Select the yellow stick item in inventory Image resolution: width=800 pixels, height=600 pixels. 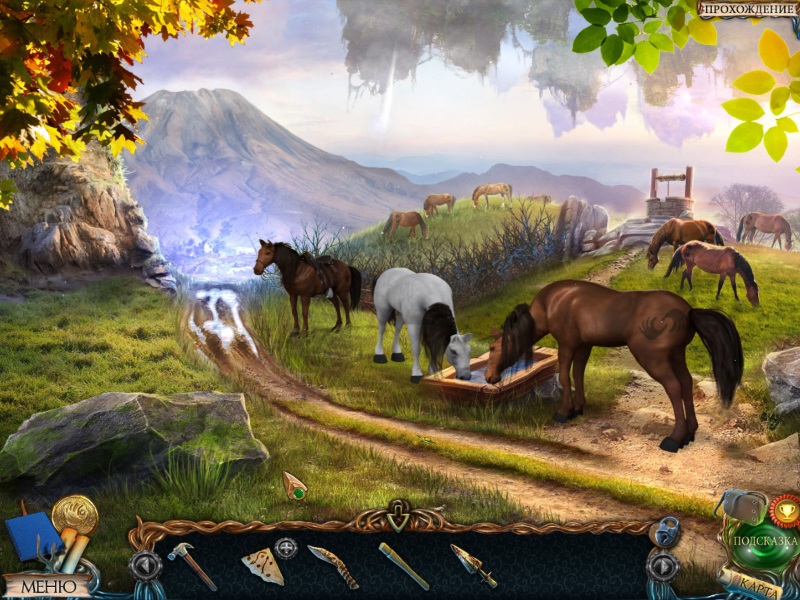click(403, 565)
